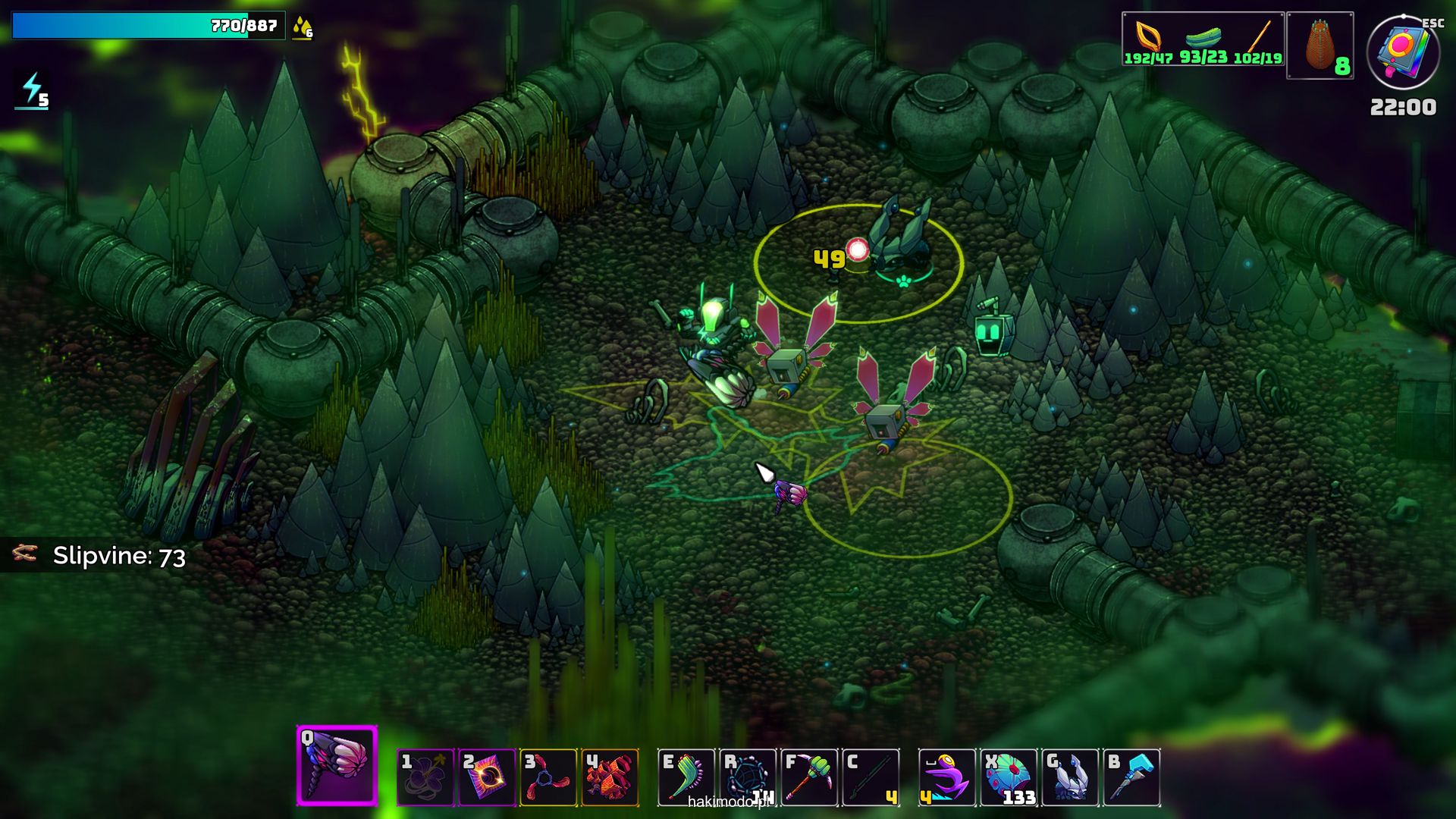Activate the black hole gadget
This screenshot has width=1456, height=819.
(487, 777)
